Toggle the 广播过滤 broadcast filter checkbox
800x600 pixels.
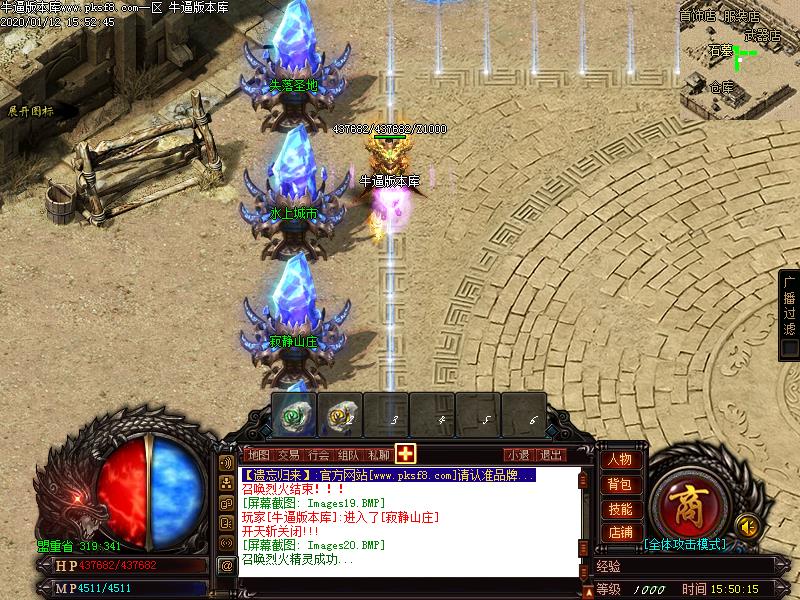pos(790,348)
